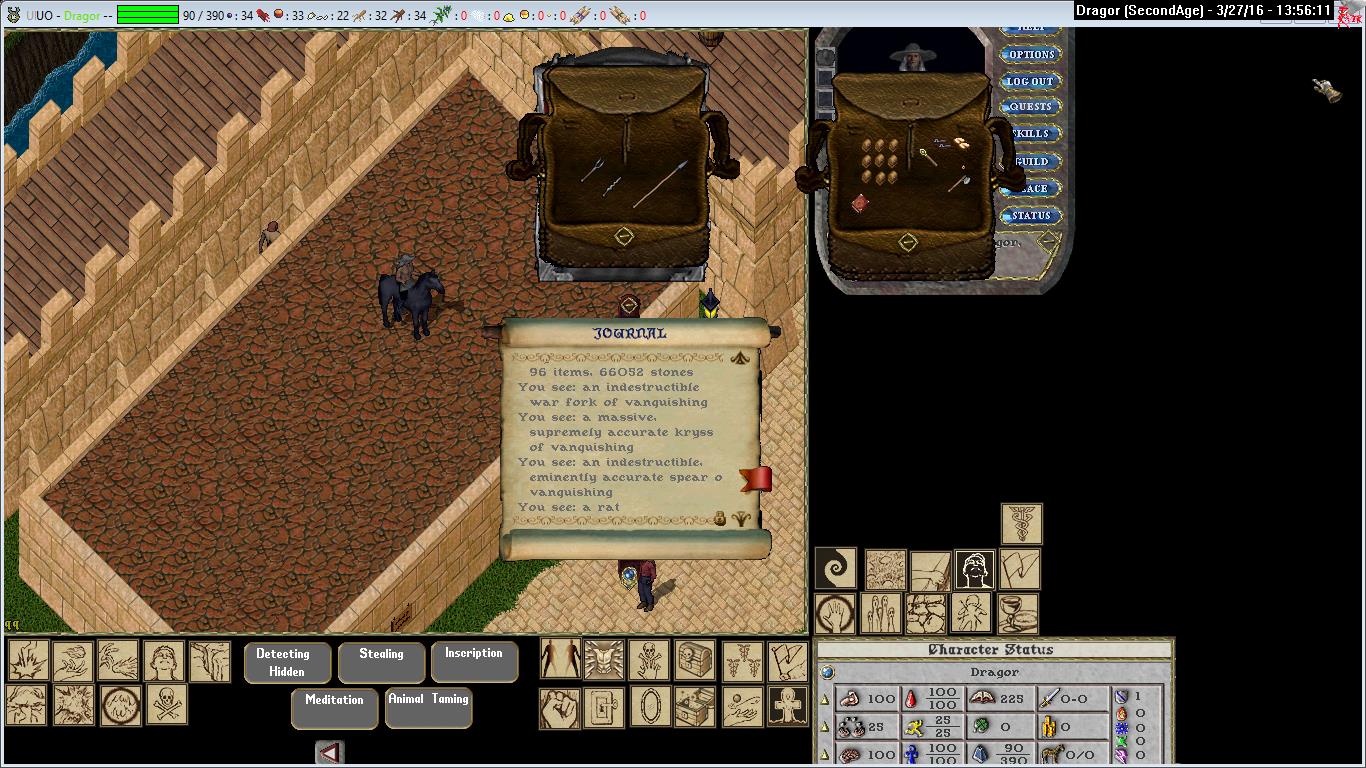Click the Log Out button
The height and width of the screenshot is (768, 1366).
pos(1030,82)
